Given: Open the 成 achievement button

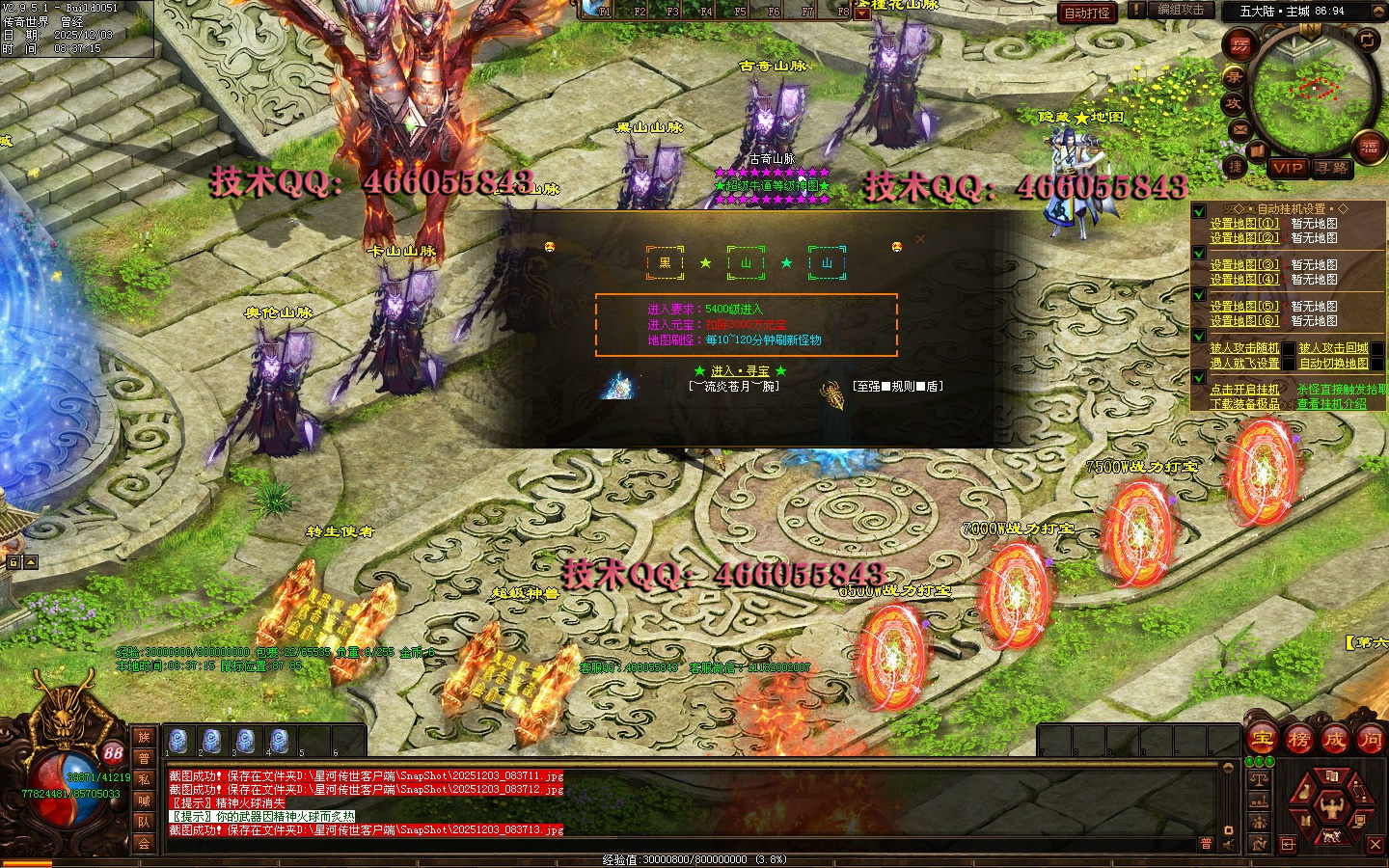Looking at the screenshot, I should 1334,740.
